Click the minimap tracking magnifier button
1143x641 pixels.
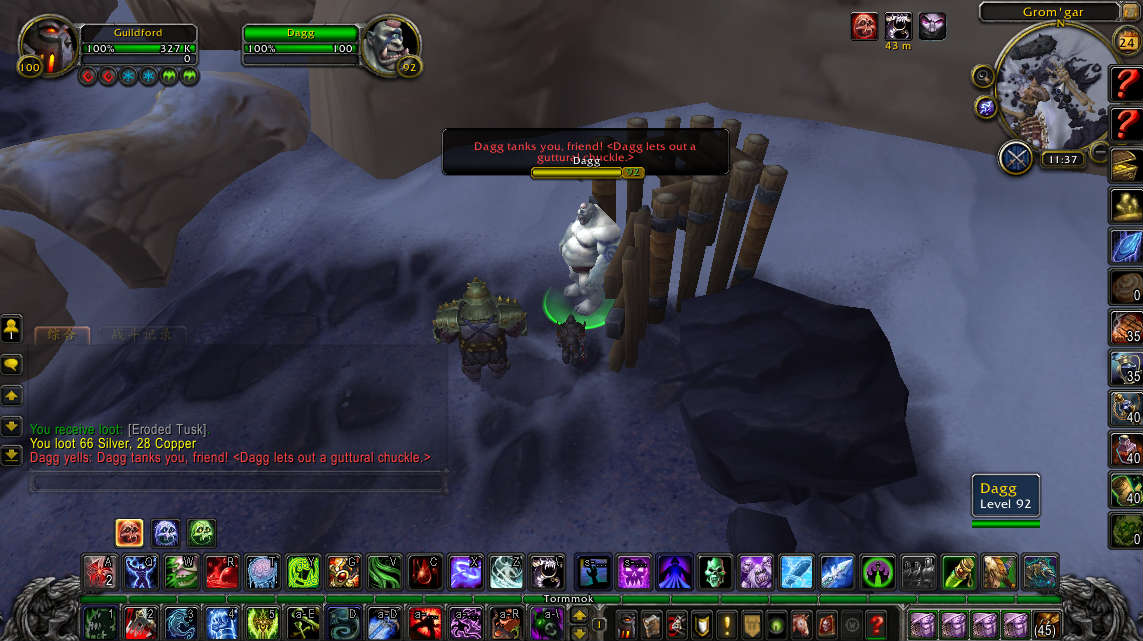(983, 76)
